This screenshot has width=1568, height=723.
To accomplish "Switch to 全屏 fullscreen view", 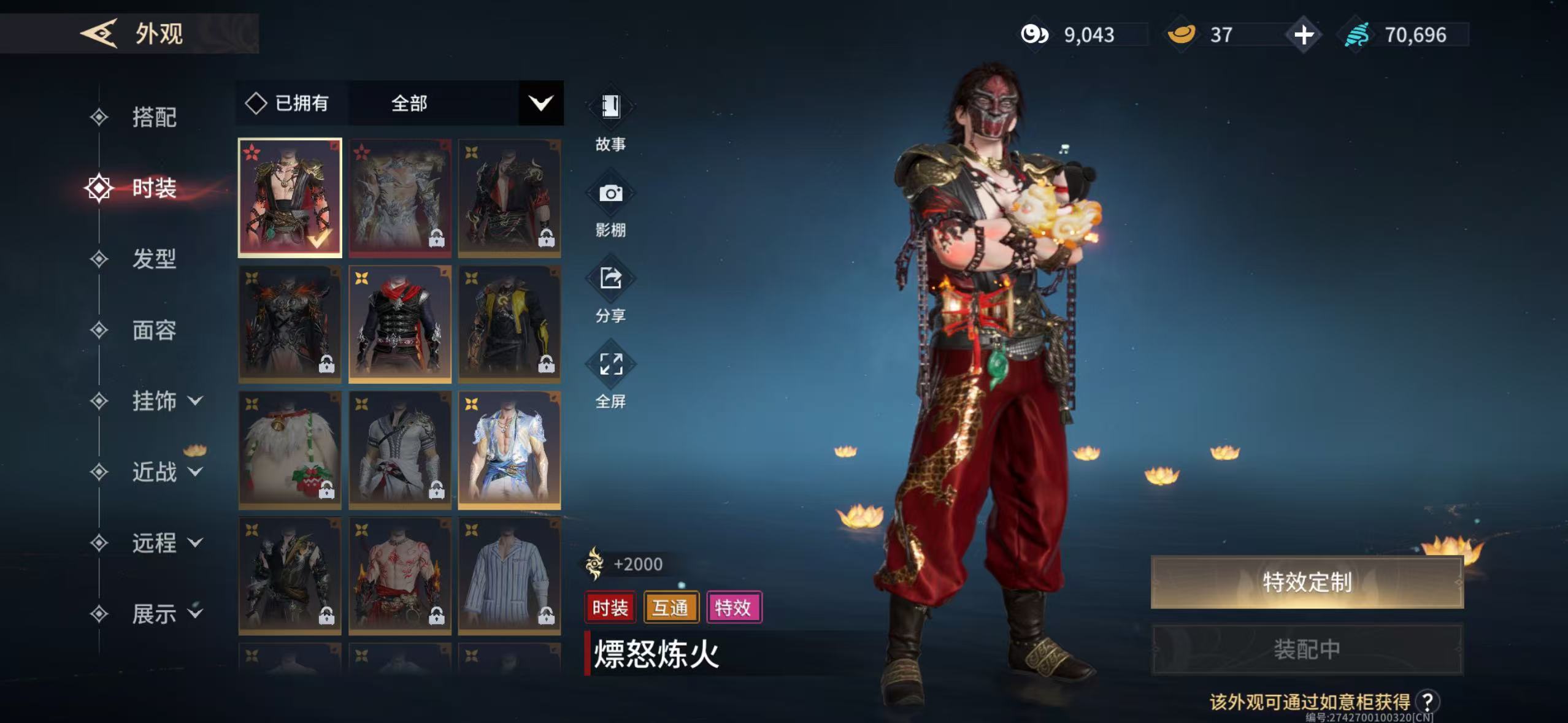I will tap(610, 378).
